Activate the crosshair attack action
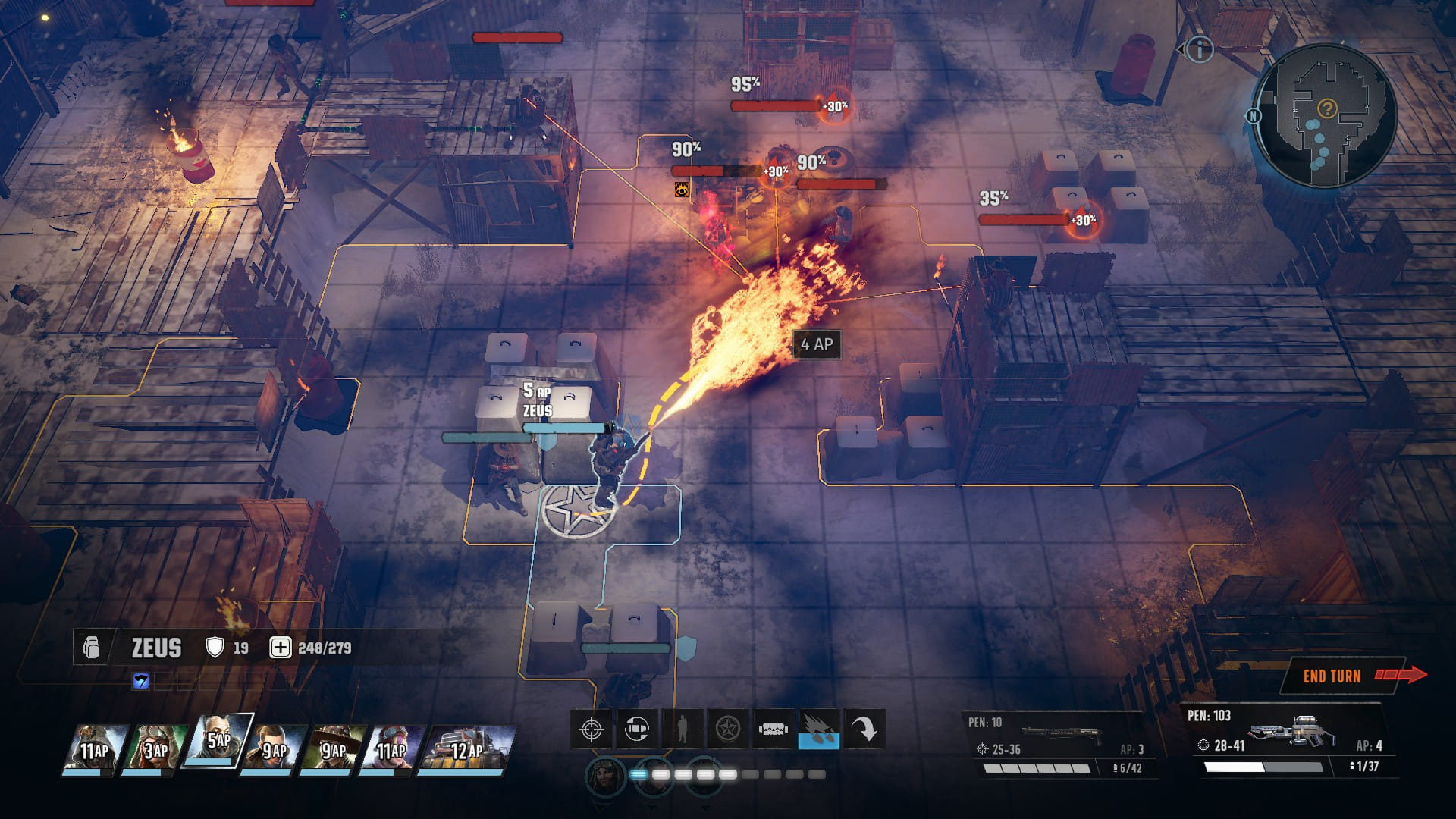 591,730
